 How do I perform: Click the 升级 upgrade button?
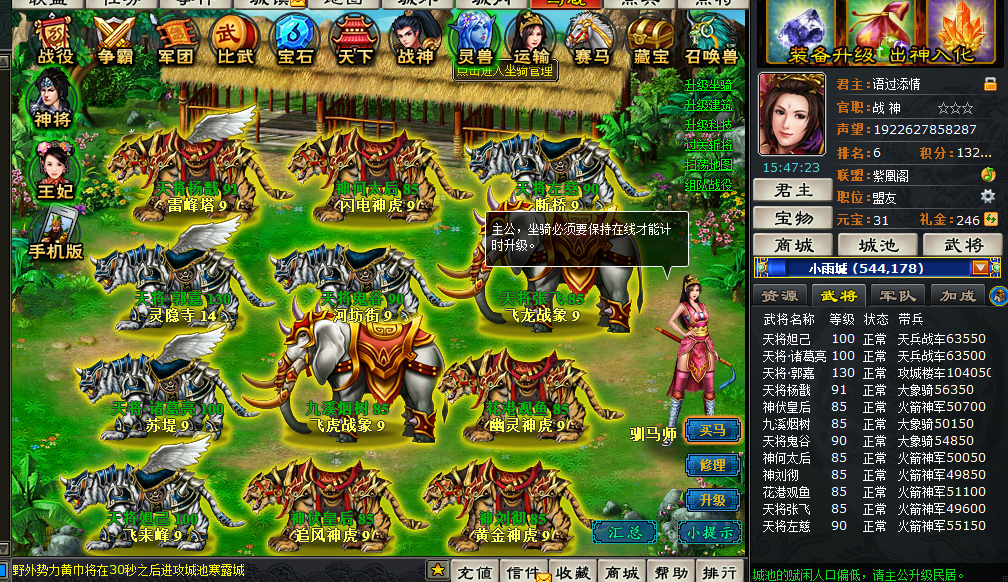(712, 499)
